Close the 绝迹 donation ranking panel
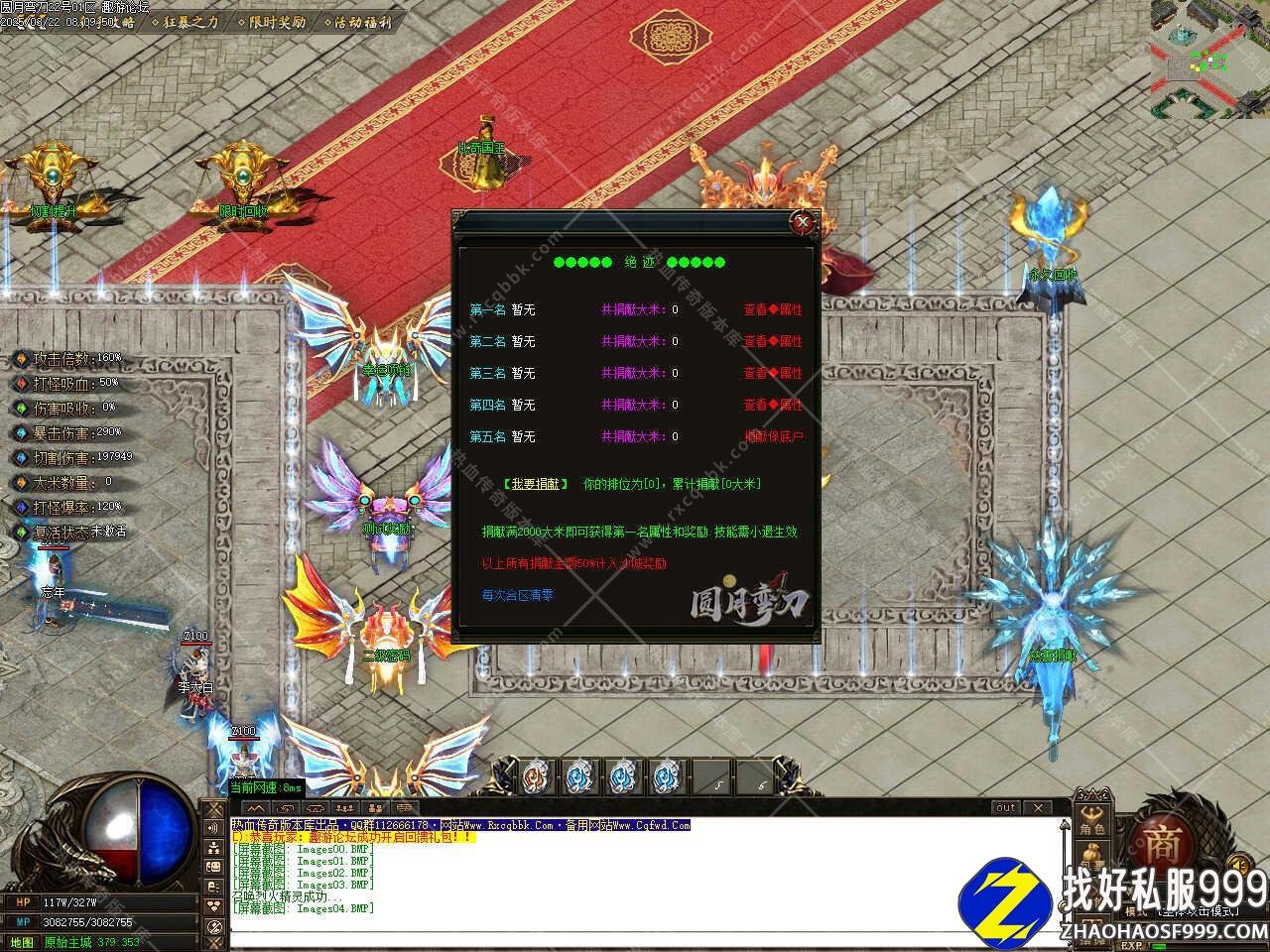Screen dimensions: 1270x952 [803, 222]
